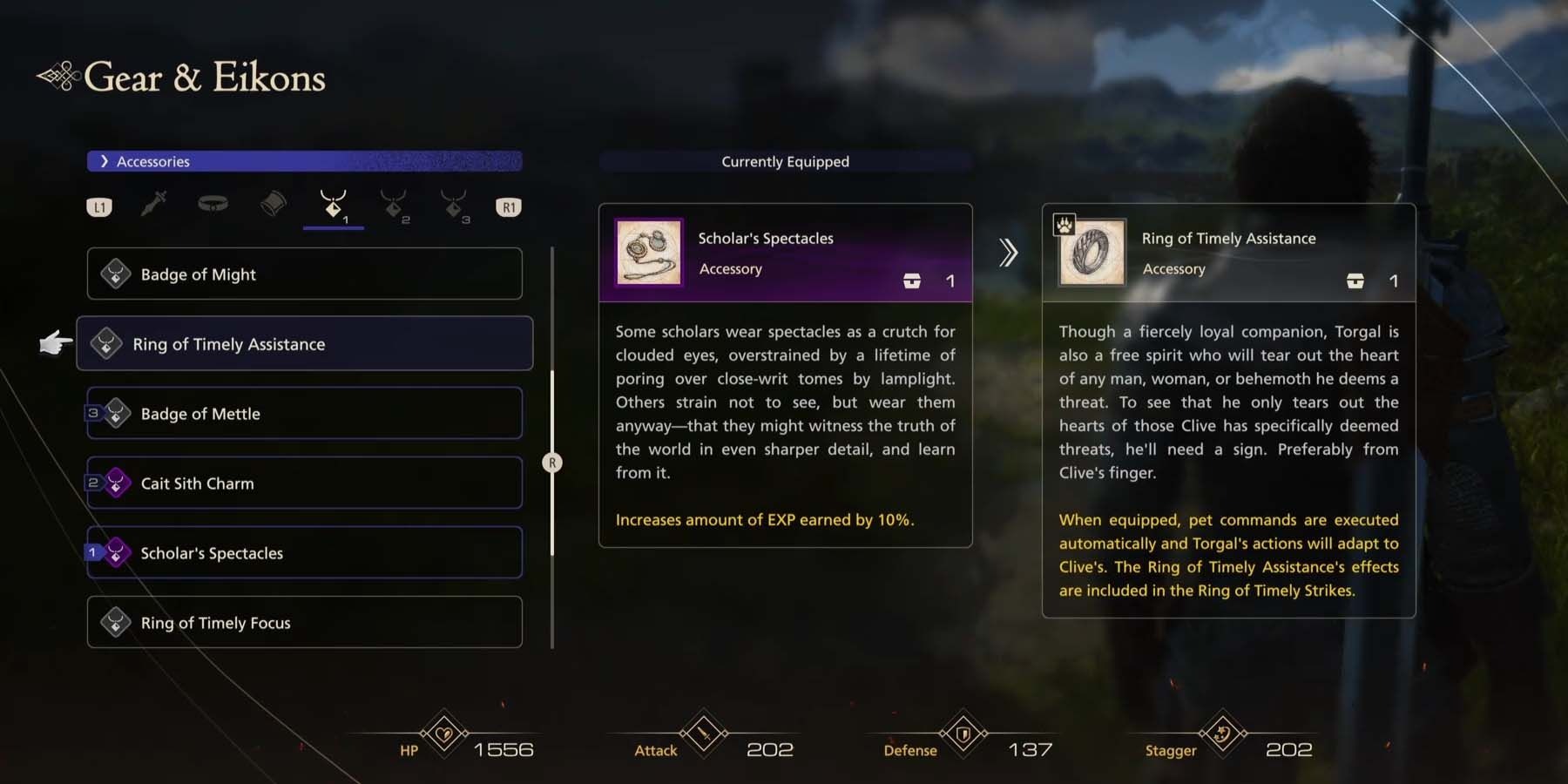The height and width of the screenshot is (784, 1568).
Task: Select the accessory slot 1 tab
Action: pos(334,206)
